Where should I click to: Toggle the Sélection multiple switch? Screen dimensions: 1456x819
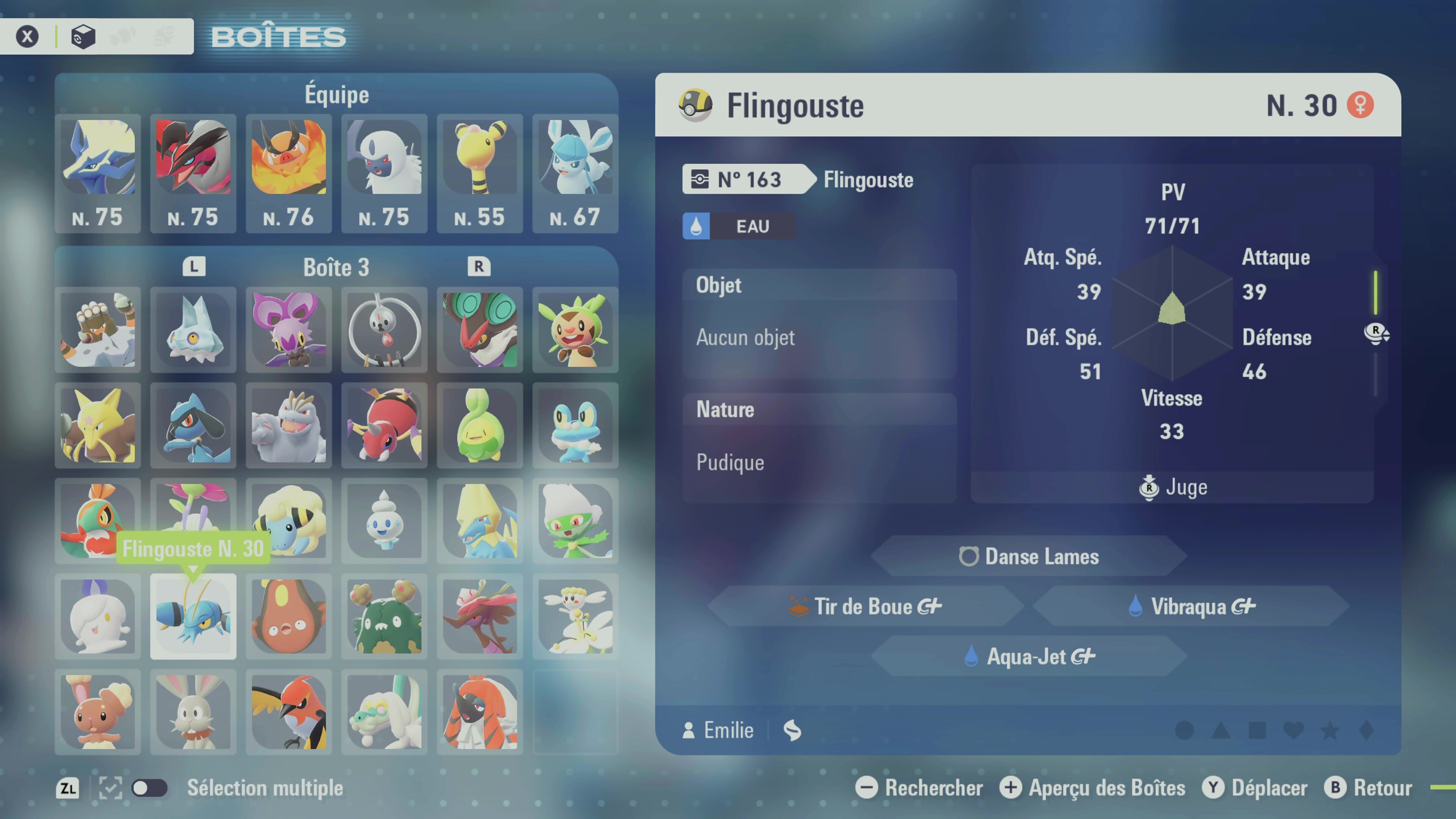149,788
